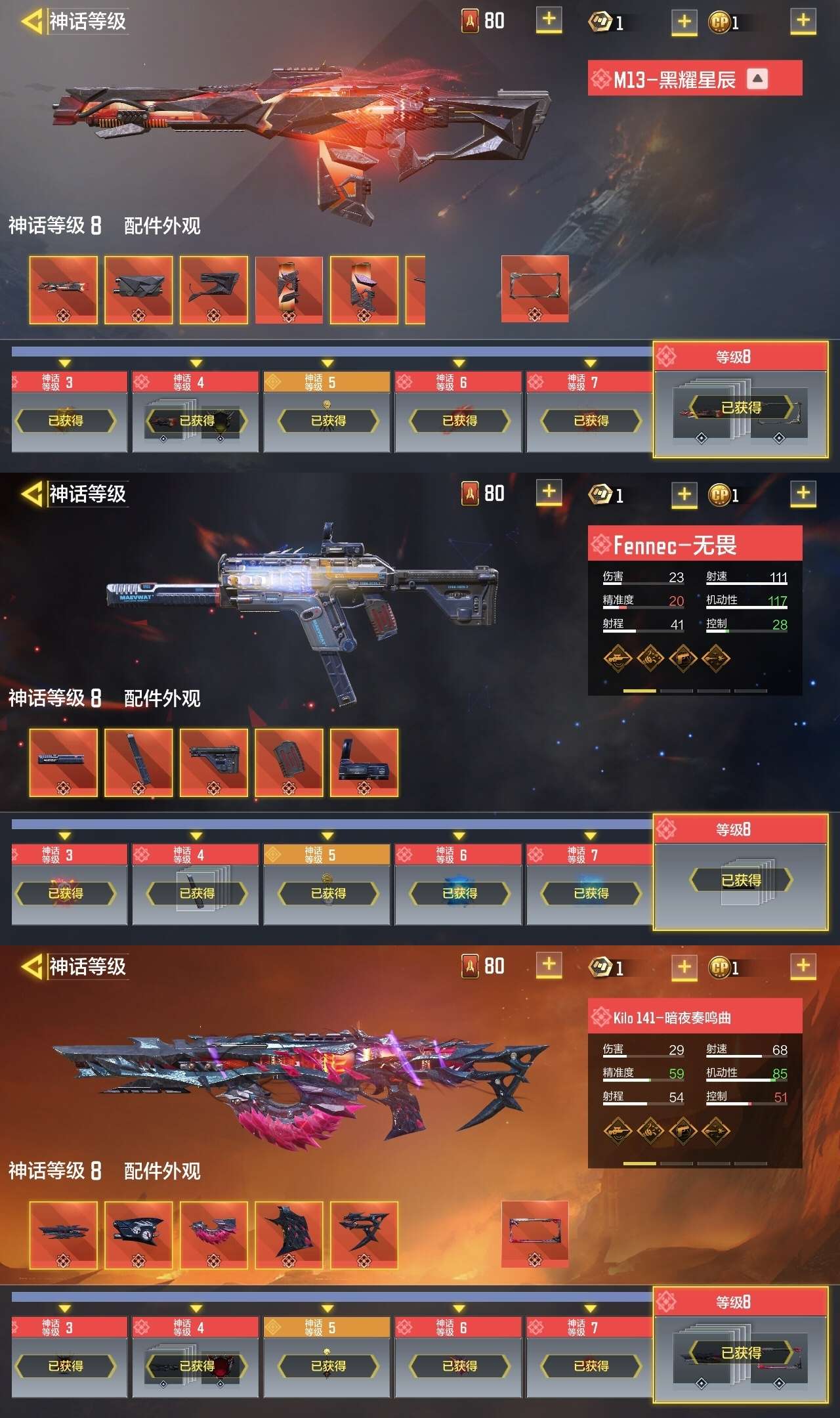Select the Fennec long magazine attachment thumbnail
840x1418 pixels.
click(138, 762)
